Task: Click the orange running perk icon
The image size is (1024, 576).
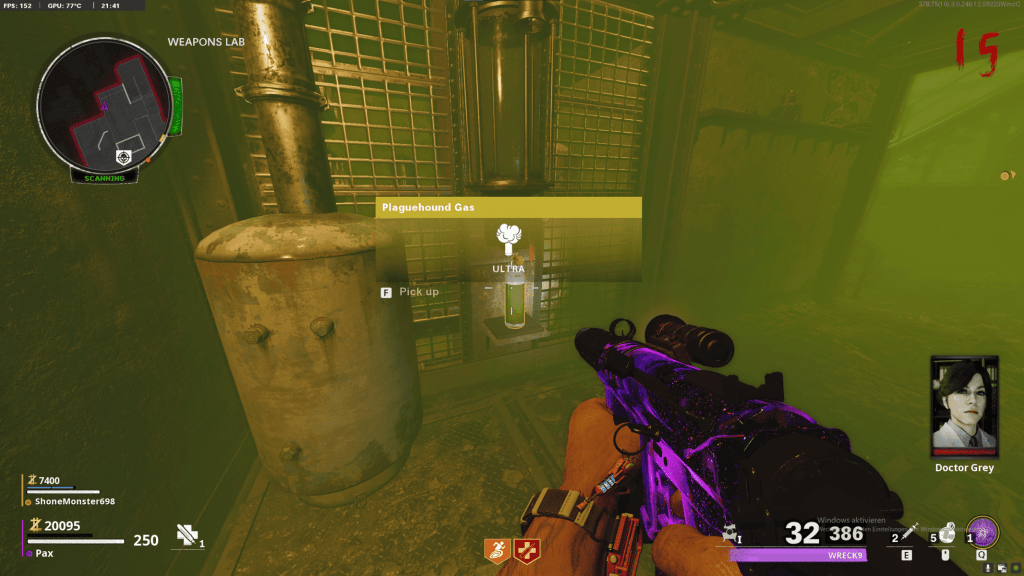Action: (496, 549)
